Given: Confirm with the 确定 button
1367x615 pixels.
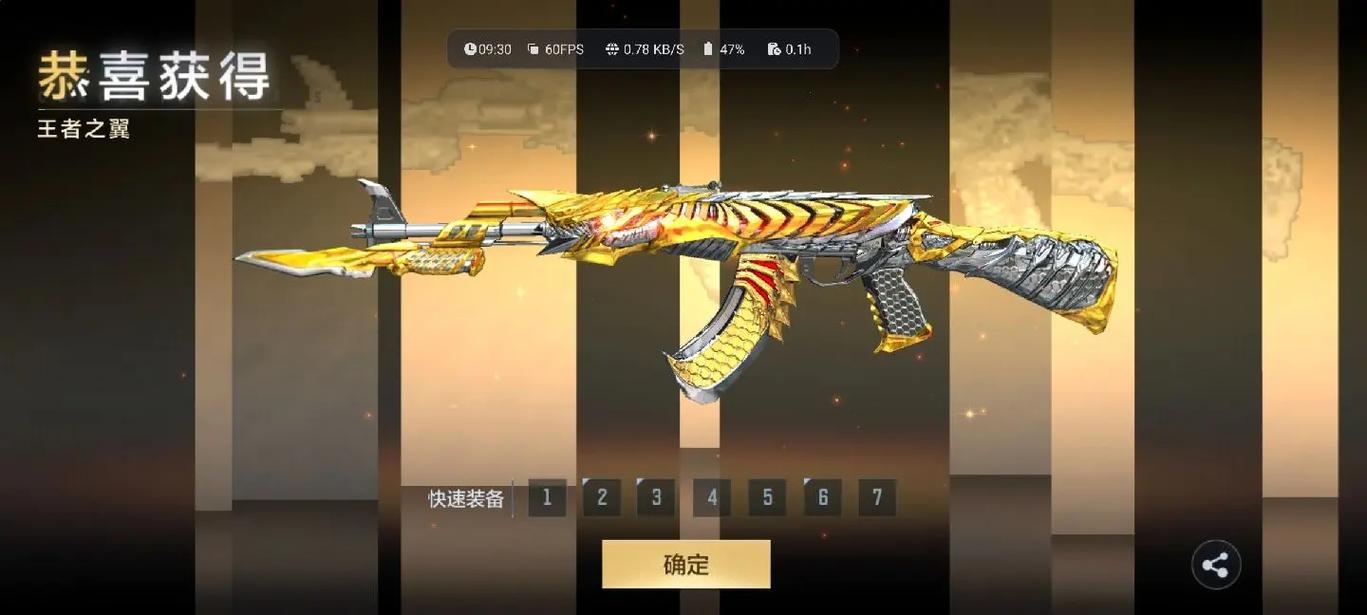Looking at the screenshot, I should point(686,564).
